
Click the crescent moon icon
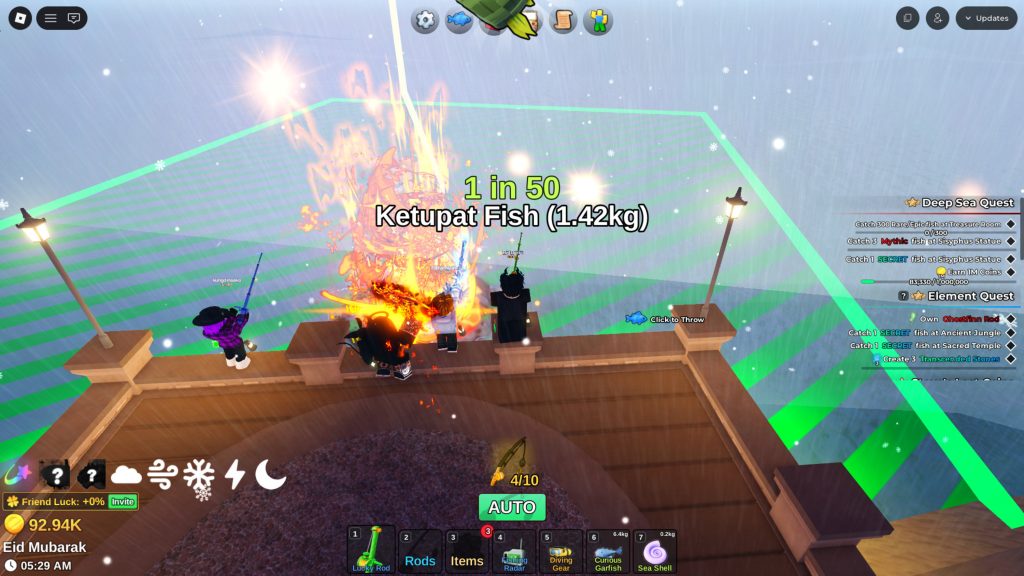(270, 474)
